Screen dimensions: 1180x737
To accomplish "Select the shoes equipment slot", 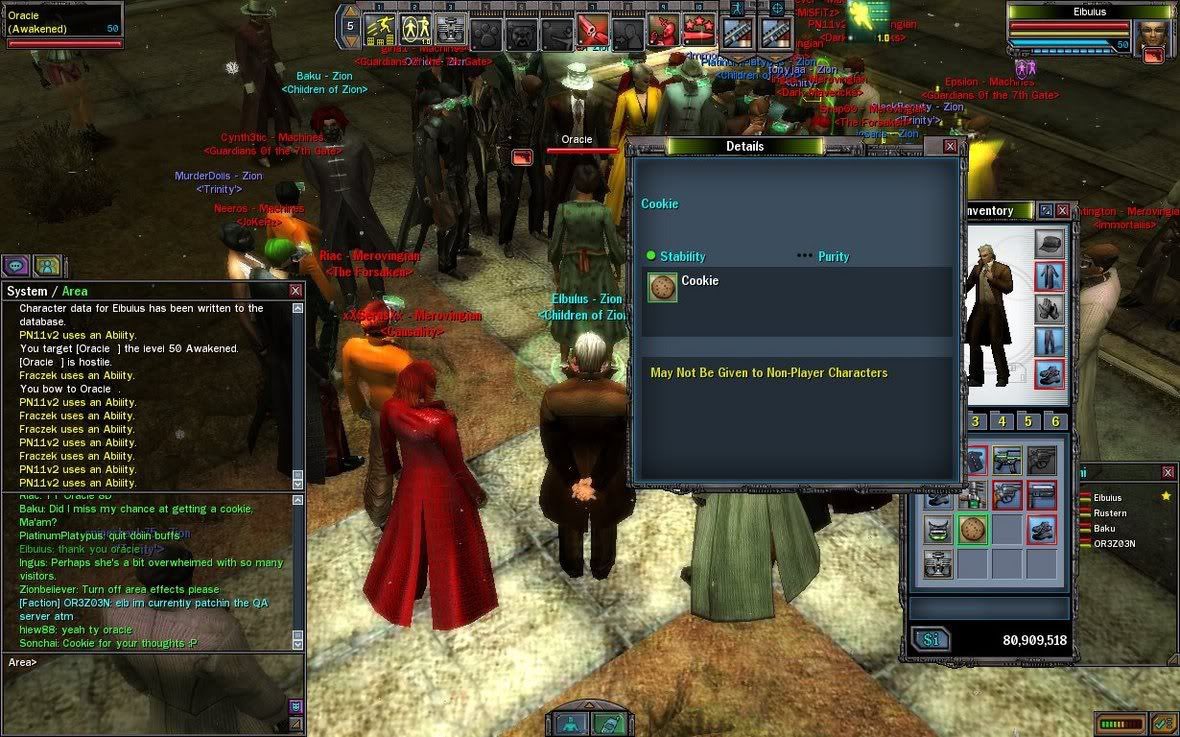I will coord(1049,374).
